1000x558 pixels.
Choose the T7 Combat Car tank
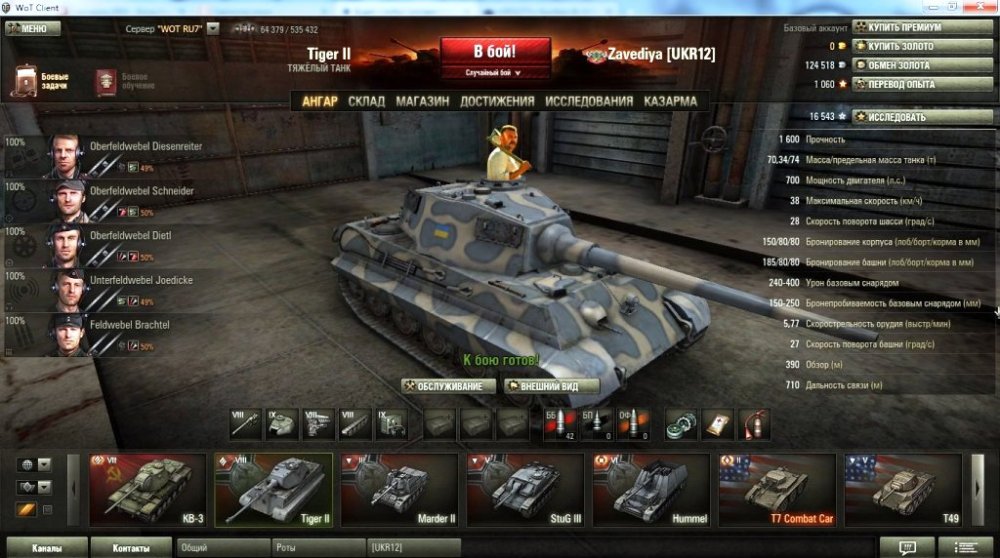point(779,490)
